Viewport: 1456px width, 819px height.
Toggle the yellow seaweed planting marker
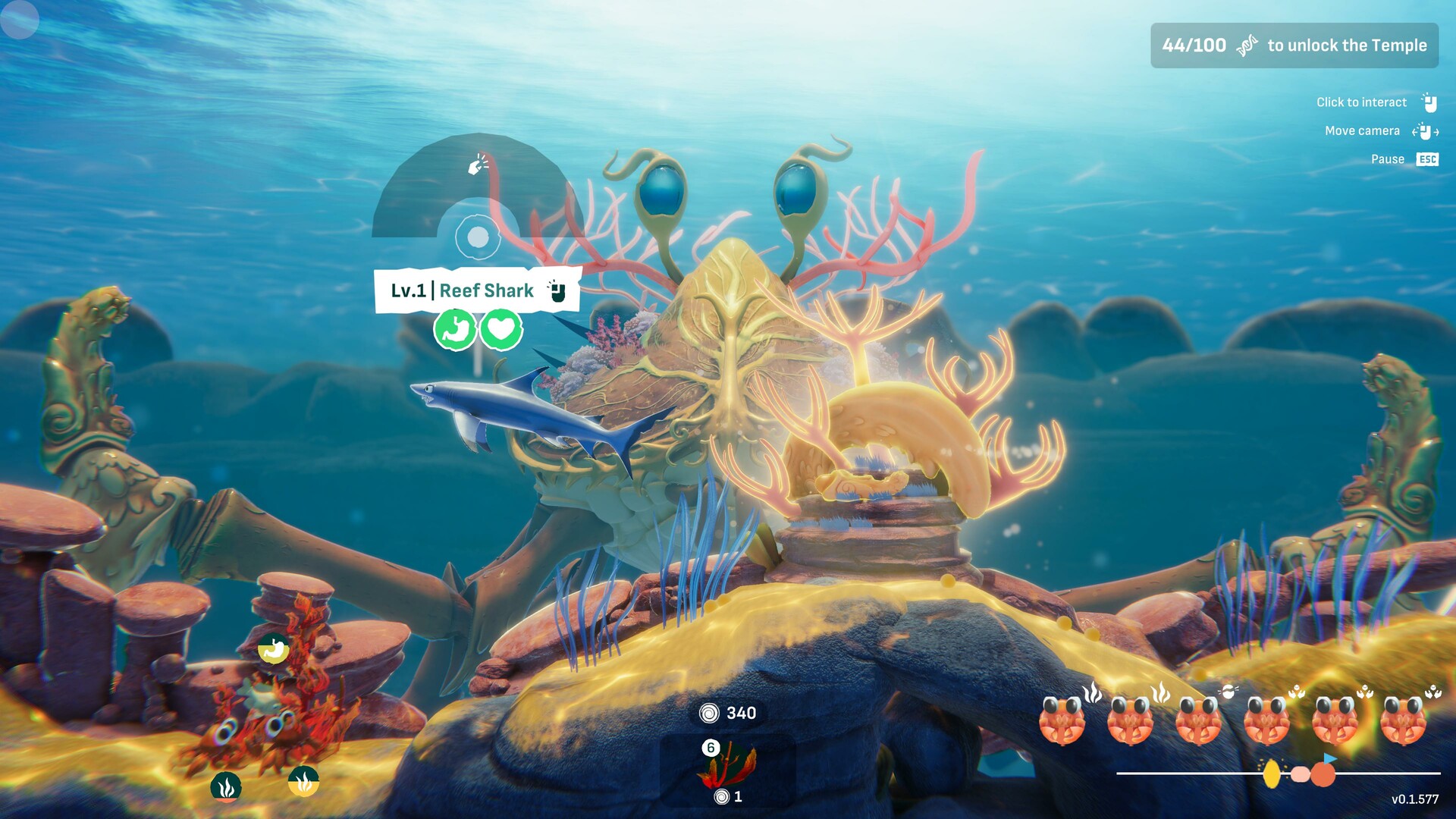click(x=303, y=783)
